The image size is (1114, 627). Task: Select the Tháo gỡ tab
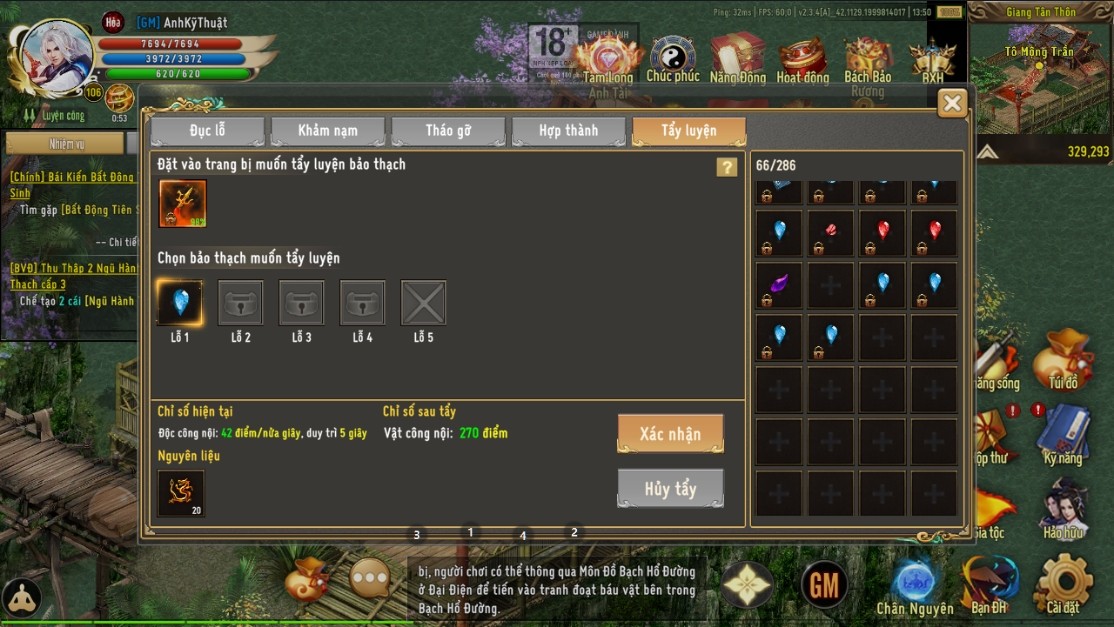448,131
